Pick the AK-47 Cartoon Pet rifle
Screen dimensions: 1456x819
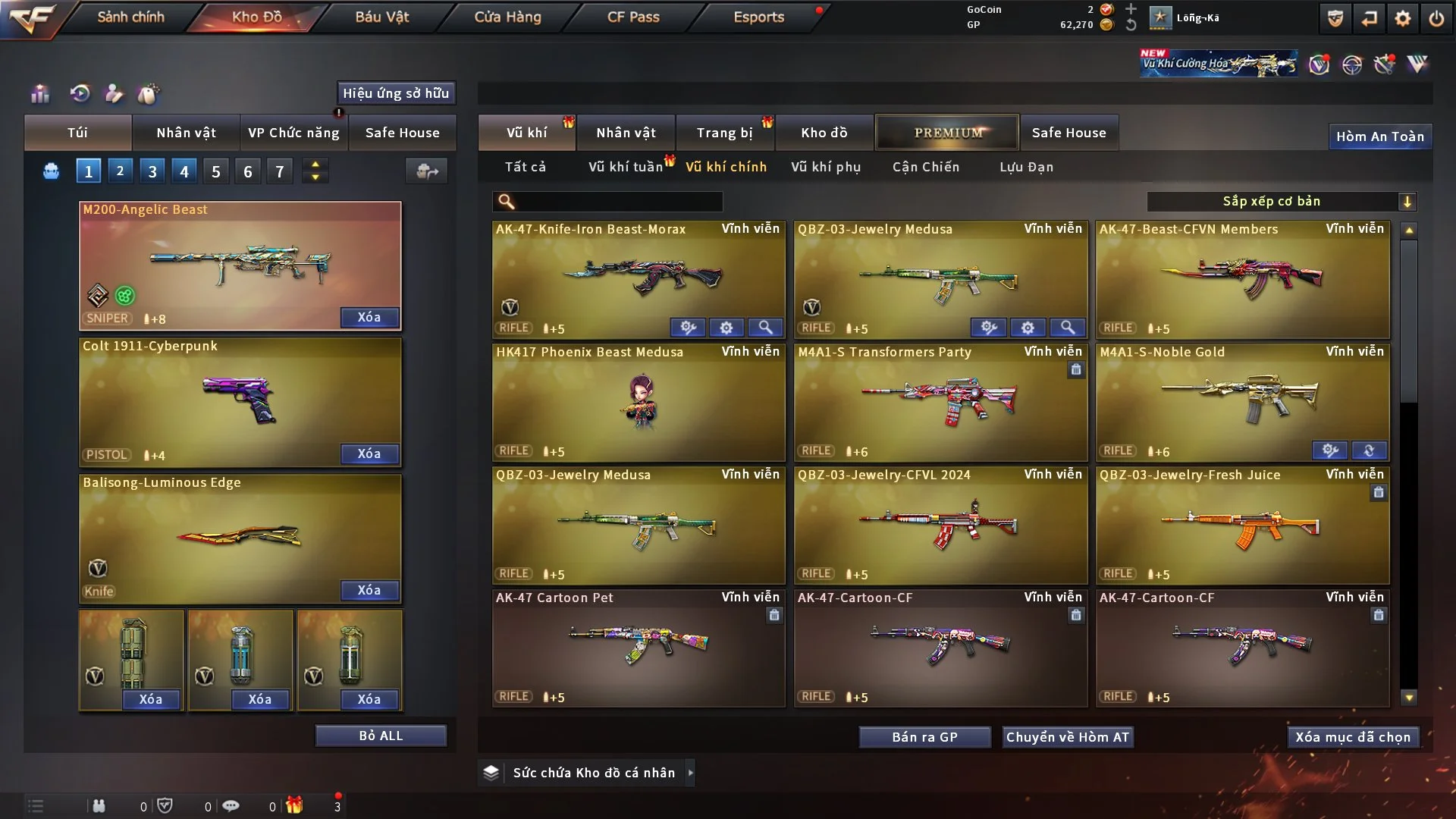tap(638, 648)
